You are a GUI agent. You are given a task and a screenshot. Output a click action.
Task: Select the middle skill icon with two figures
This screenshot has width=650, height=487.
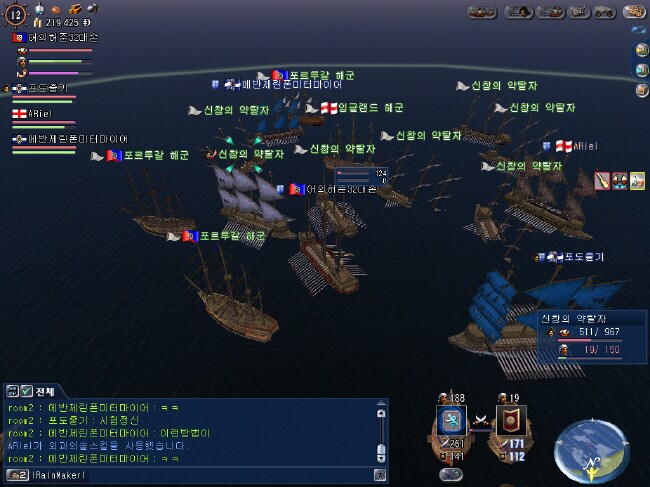[619, 180]
